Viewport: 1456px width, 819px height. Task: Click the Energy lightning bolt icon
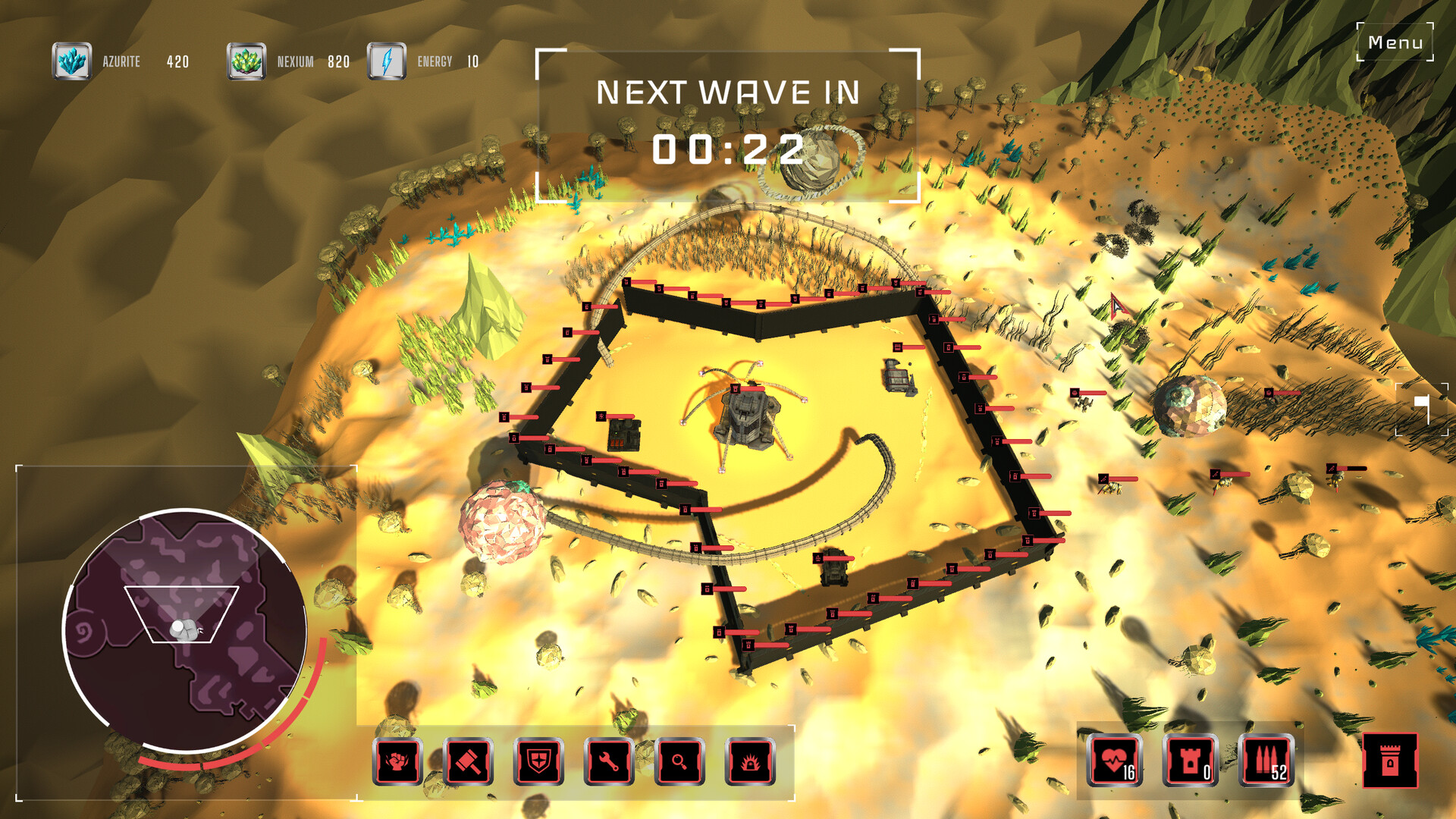388,60
